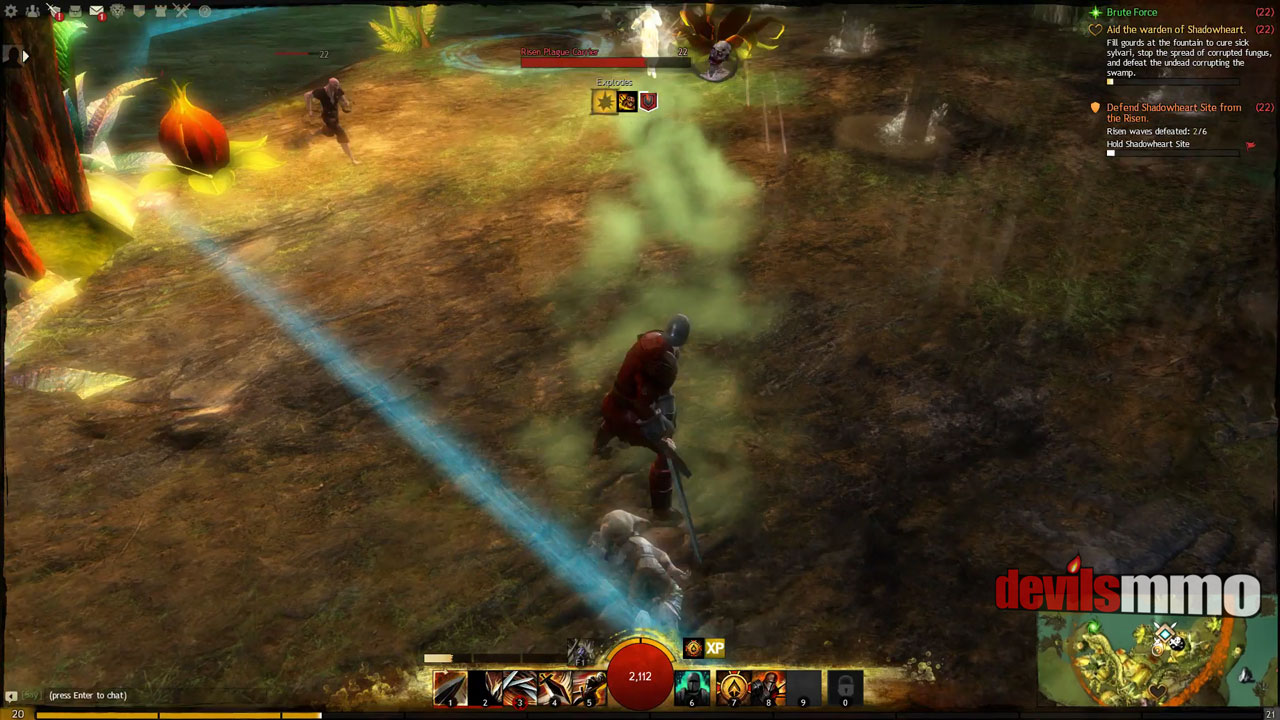Screen dimensions: 1280x720
Task: Select the Defend Shadowheart Site event tracker
Action: [1173, 112]
